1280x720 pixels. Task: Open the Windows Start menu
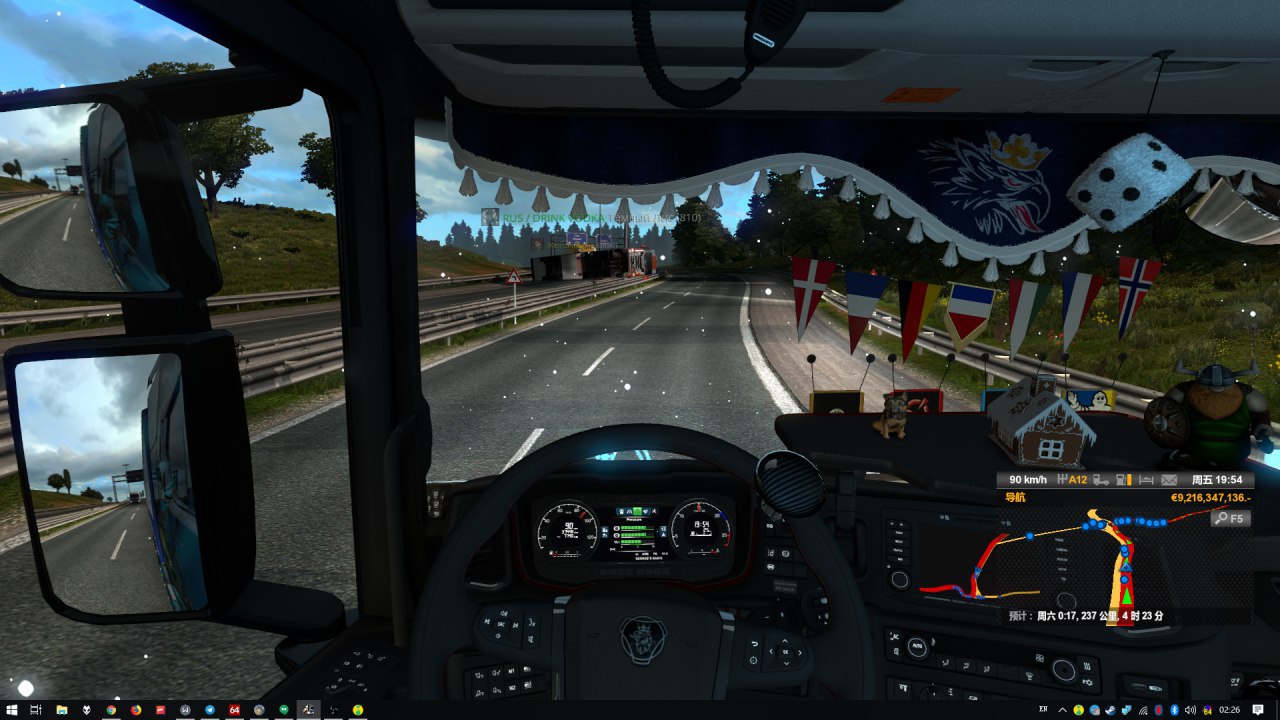pyautogui.click(x=10, y=710)
